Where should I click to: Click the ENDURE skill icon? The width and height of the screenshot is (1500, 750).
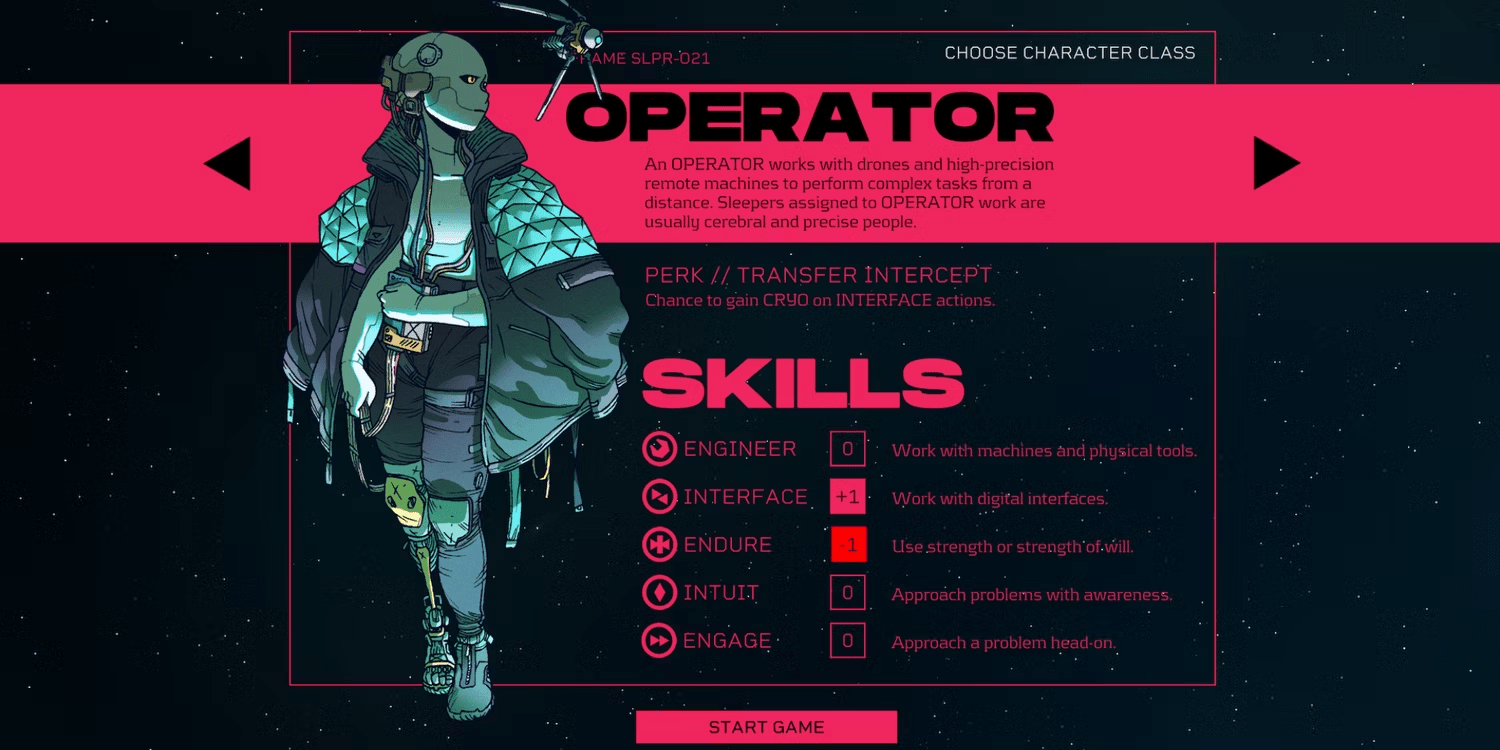pyautogui.click(x=659, y=545)
